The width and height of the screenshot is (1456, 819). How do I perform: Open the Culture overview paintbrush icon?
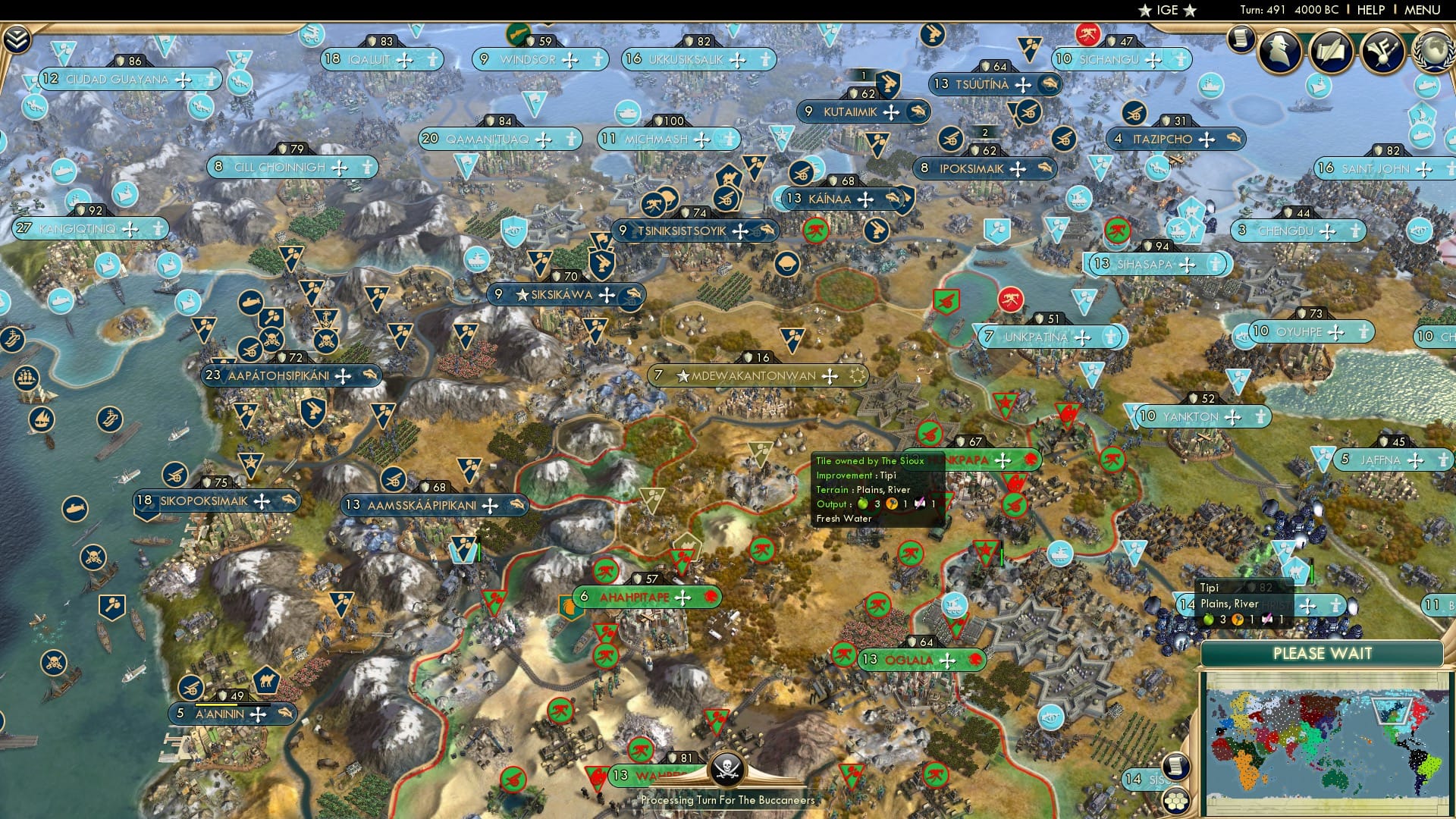coord(1382,52)
